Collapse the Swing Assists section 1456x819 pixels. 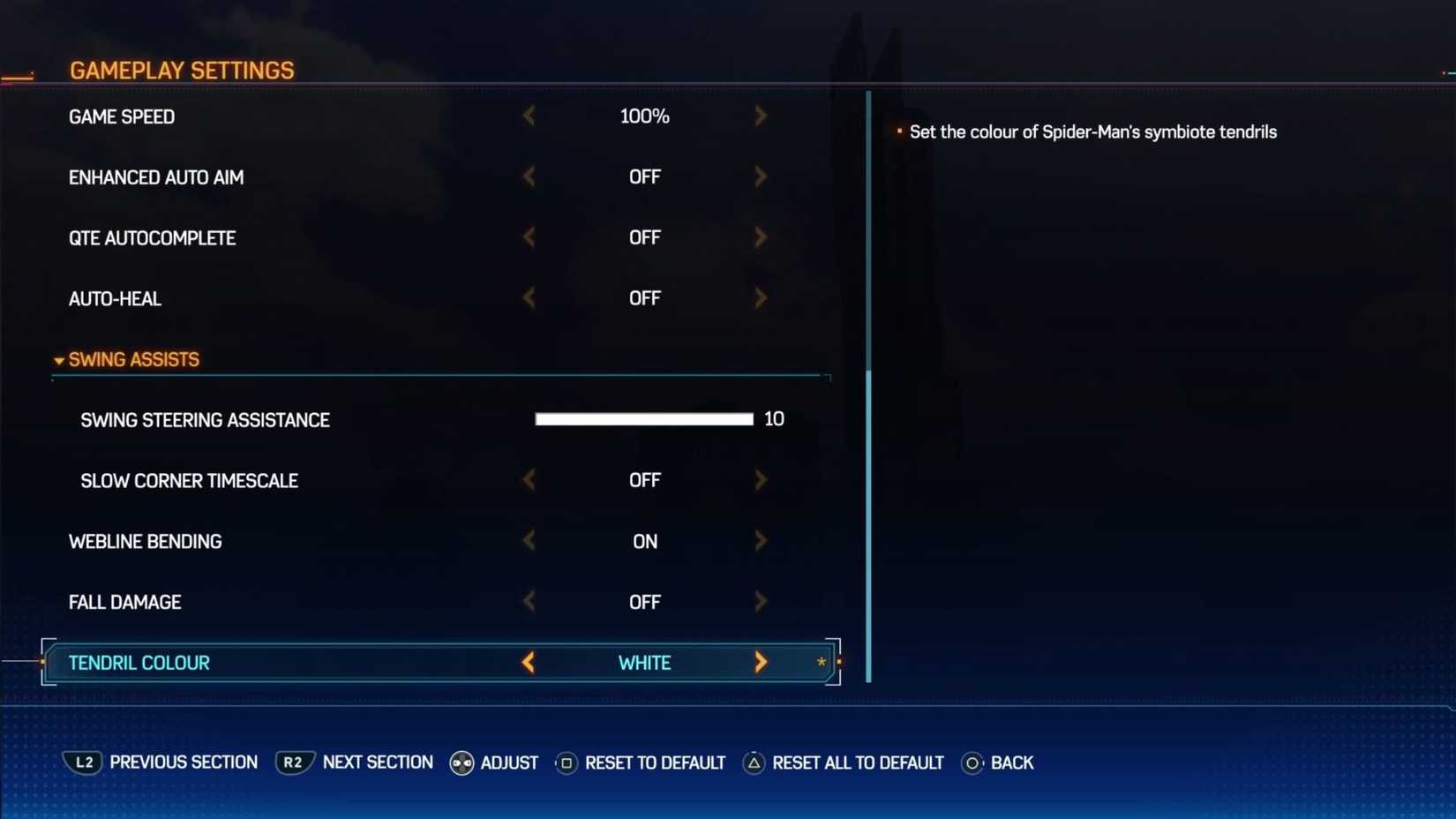[x=58, y=359]
